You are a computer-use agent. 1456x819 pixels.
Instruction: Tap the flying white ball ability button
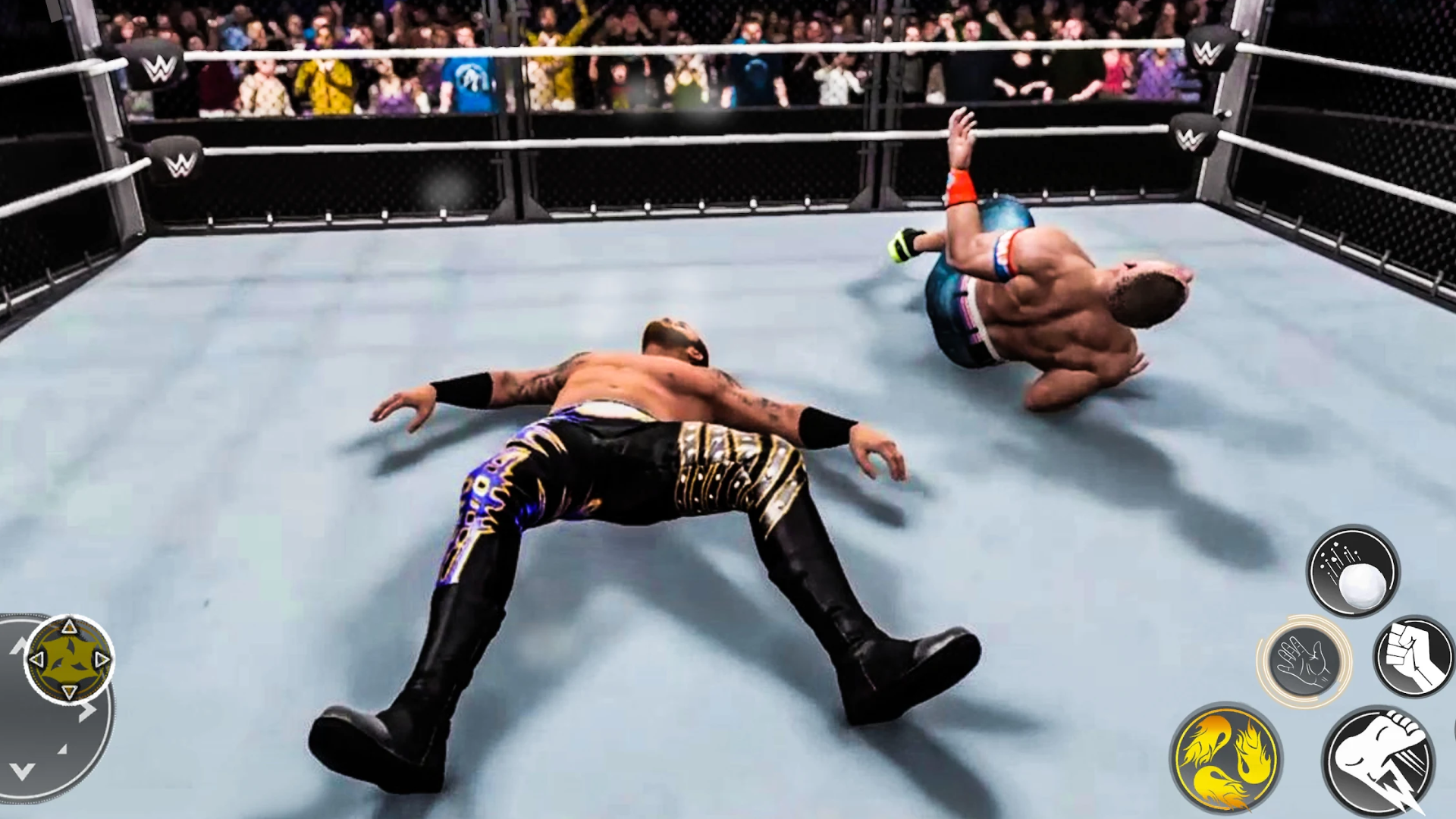(x=1353, y=570)
